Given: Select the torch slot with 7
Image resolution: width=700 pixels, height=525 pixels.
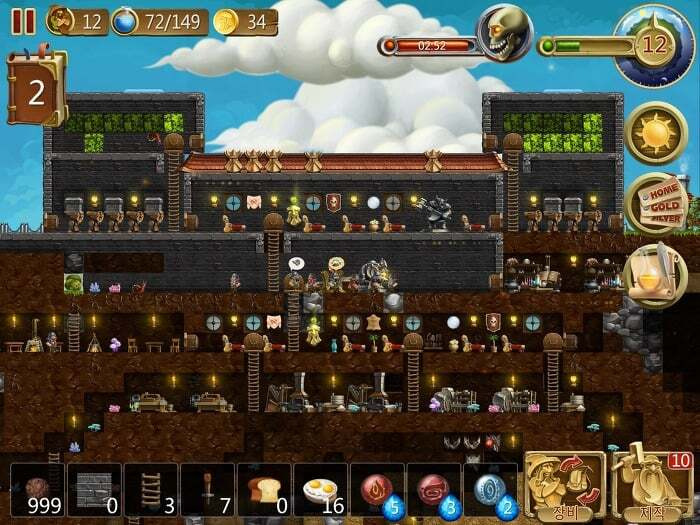Looking at the screenshot, I should click(208, 490).
